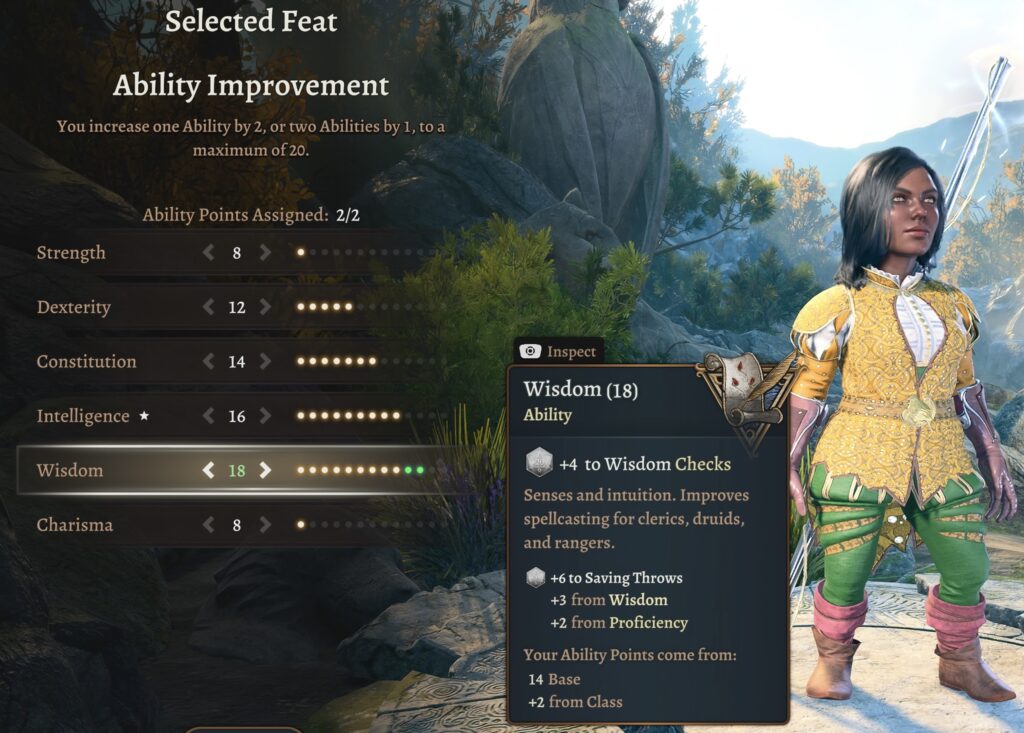Raise Wisdom with its right arrow
Screen dimensions: 1024x733
point(265,470)
